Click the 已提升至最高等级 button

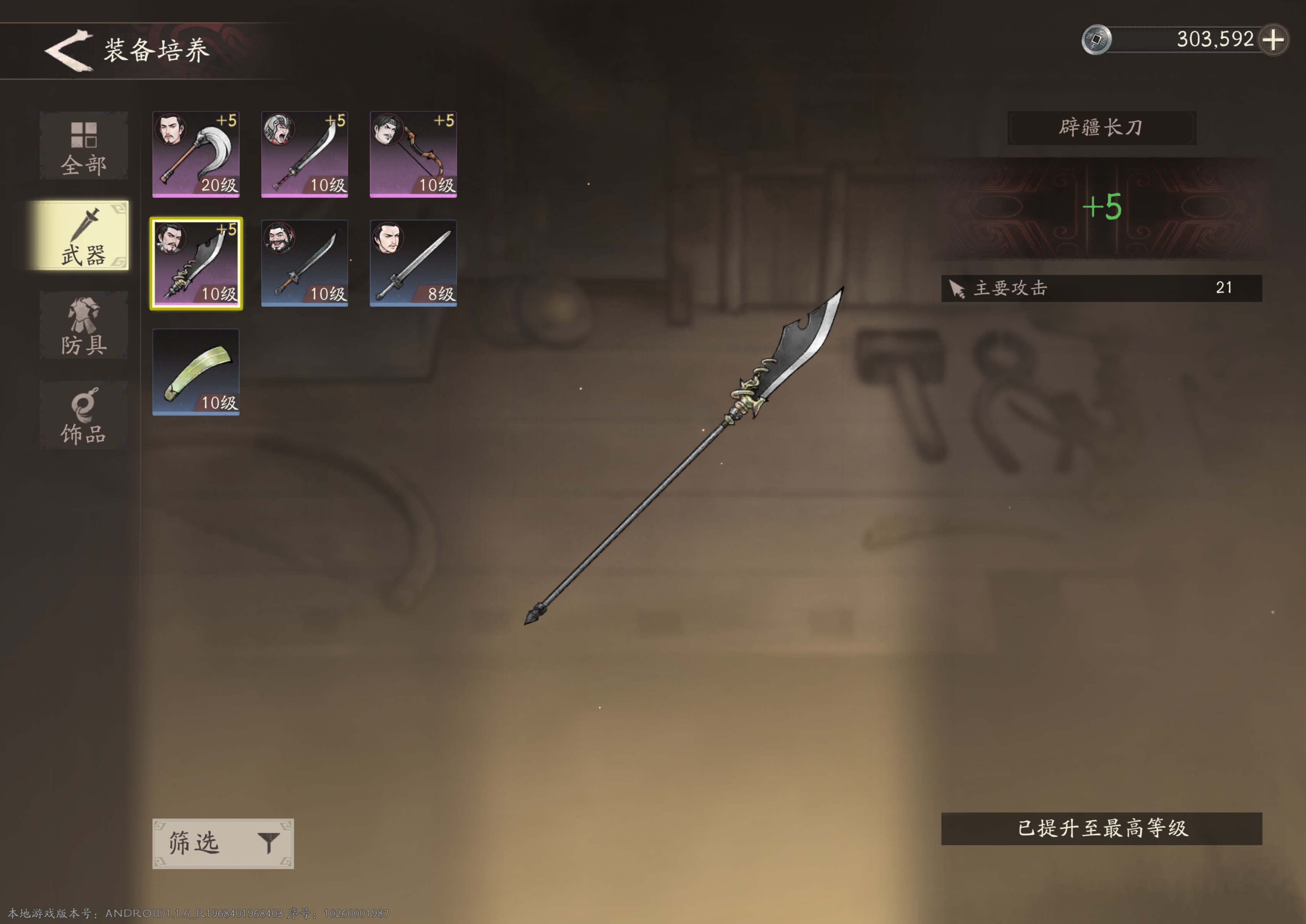[x=1101, y=829]
